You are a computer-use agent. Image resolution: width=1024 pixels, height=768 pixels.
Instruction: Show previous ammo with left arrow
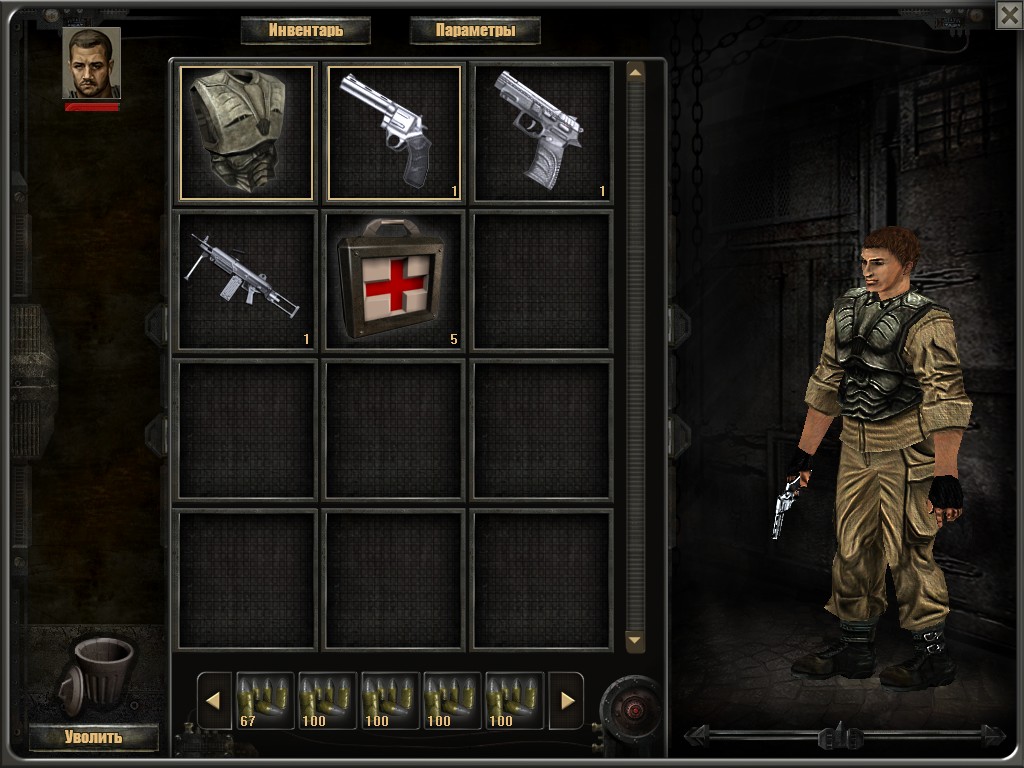pos(213,700)
